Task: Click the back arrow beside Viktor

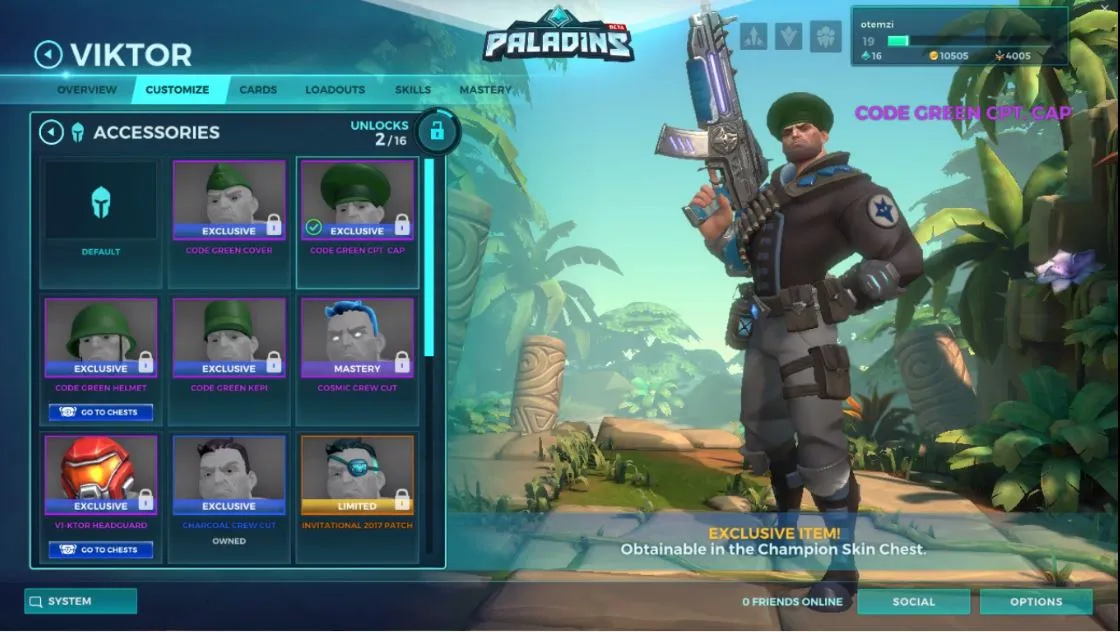Action: (x=48, y=54)
